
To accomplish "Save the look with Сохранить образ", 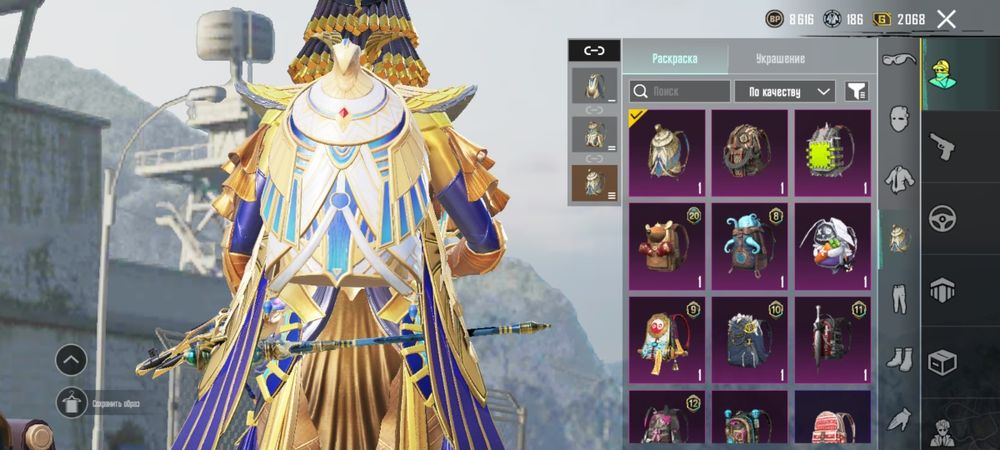I will click(72, 402).
